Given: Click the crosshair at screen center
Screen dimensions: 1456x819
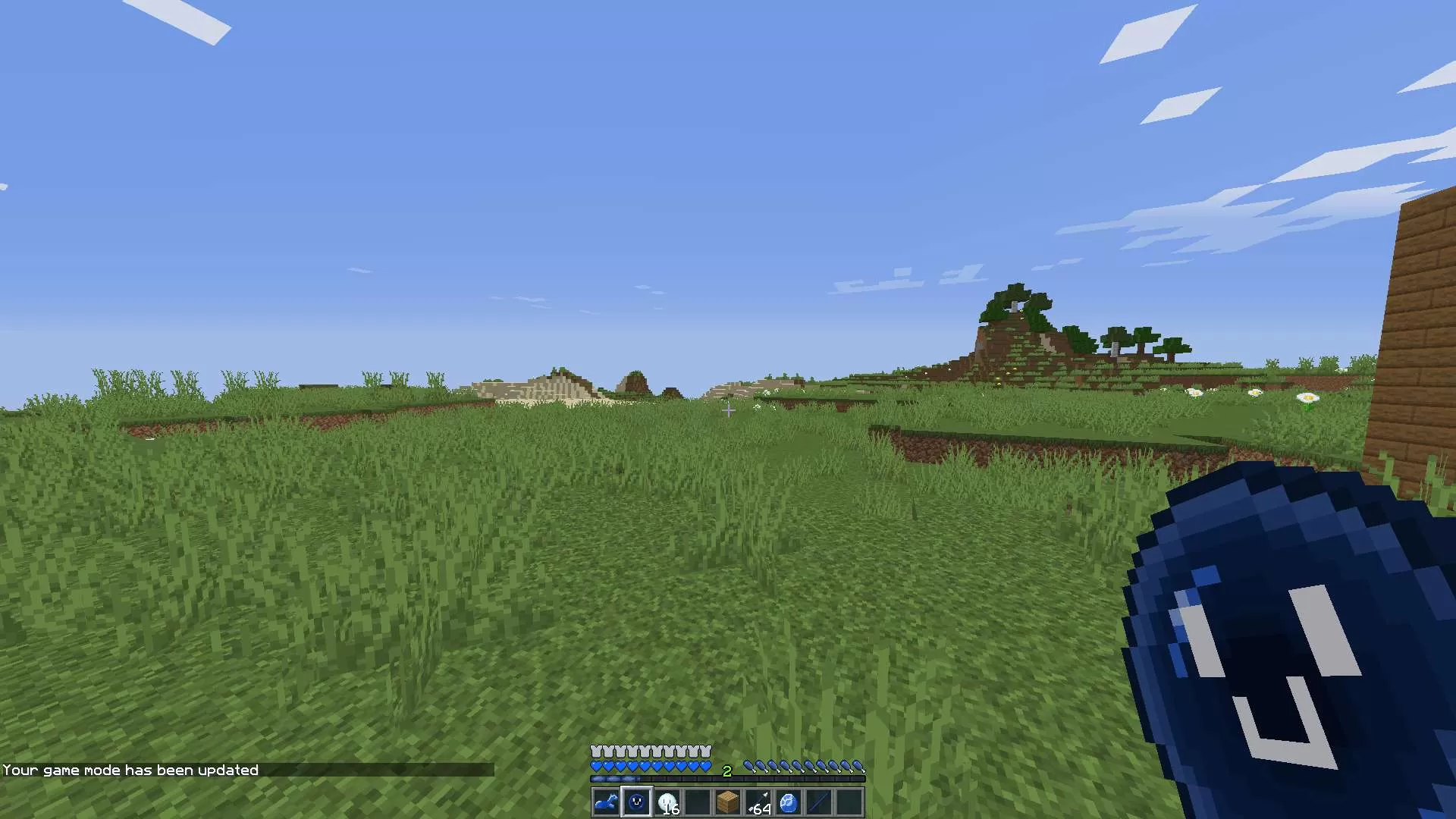Looking at the screenshot, I should click(728, 411).
